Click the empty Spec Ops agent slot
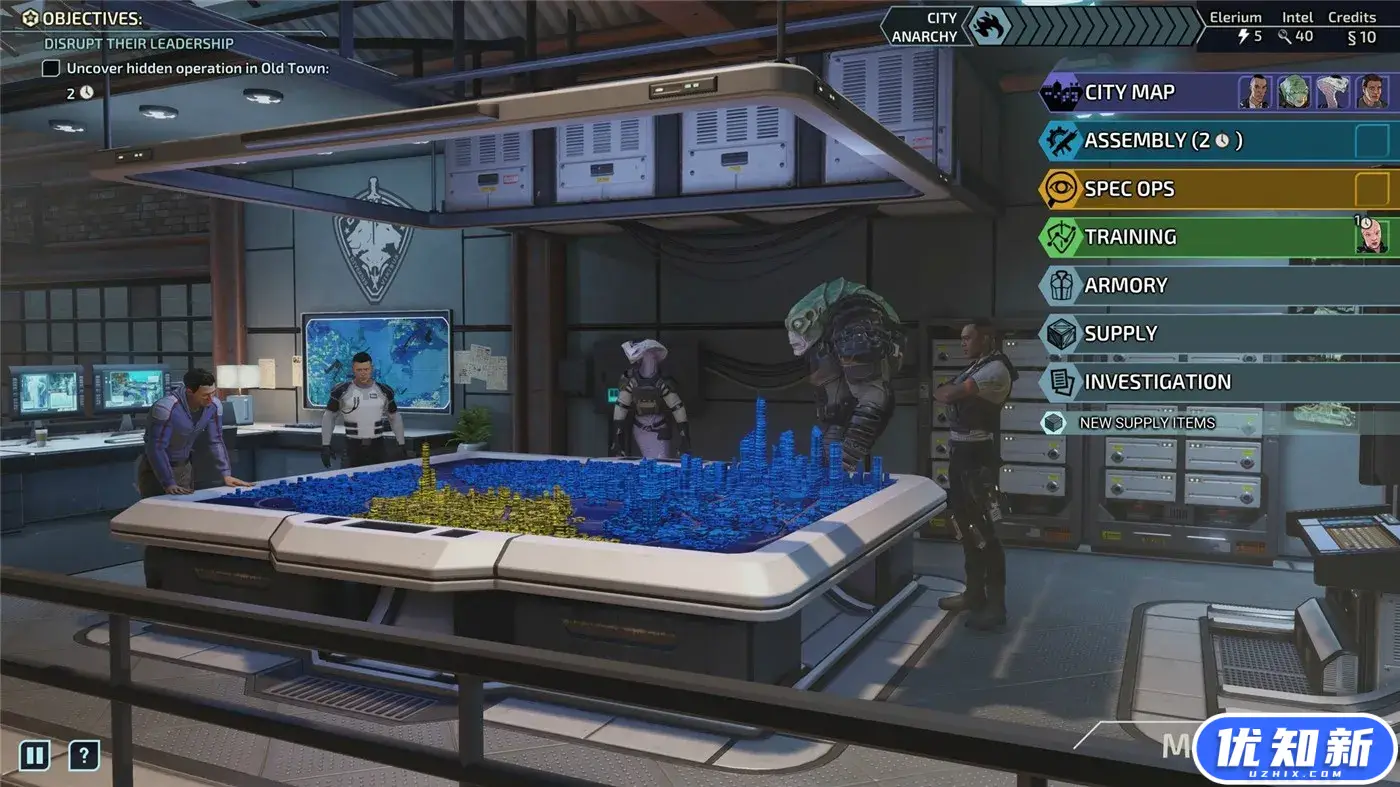This screenshot has height=787, width=1400. (x=1372, y=189)
